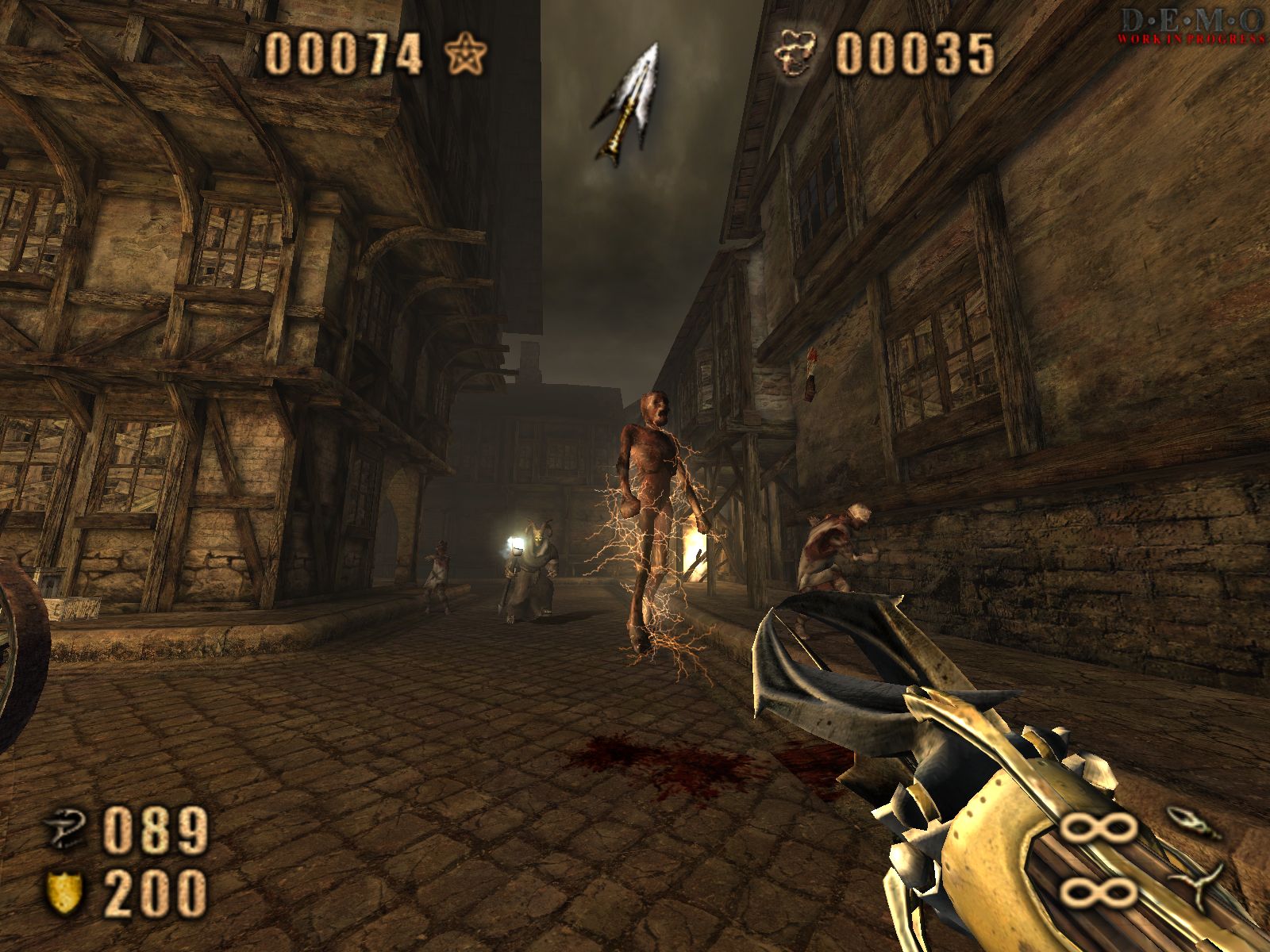
Task: Select the health symbol beside 089
Action: coord(65,832)
